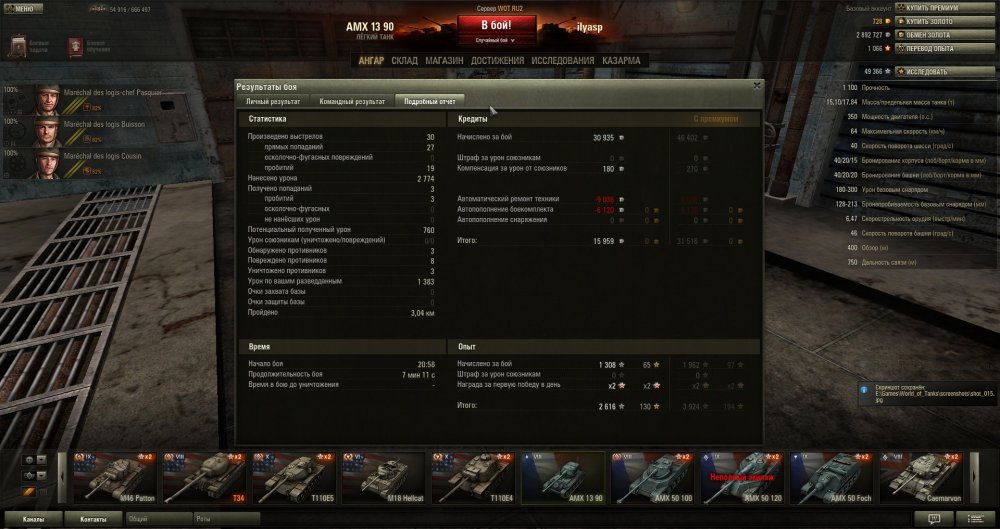Close the battle results window
Image resolution: width=1000 pixels, height=529 pixels.
point(757,86)
